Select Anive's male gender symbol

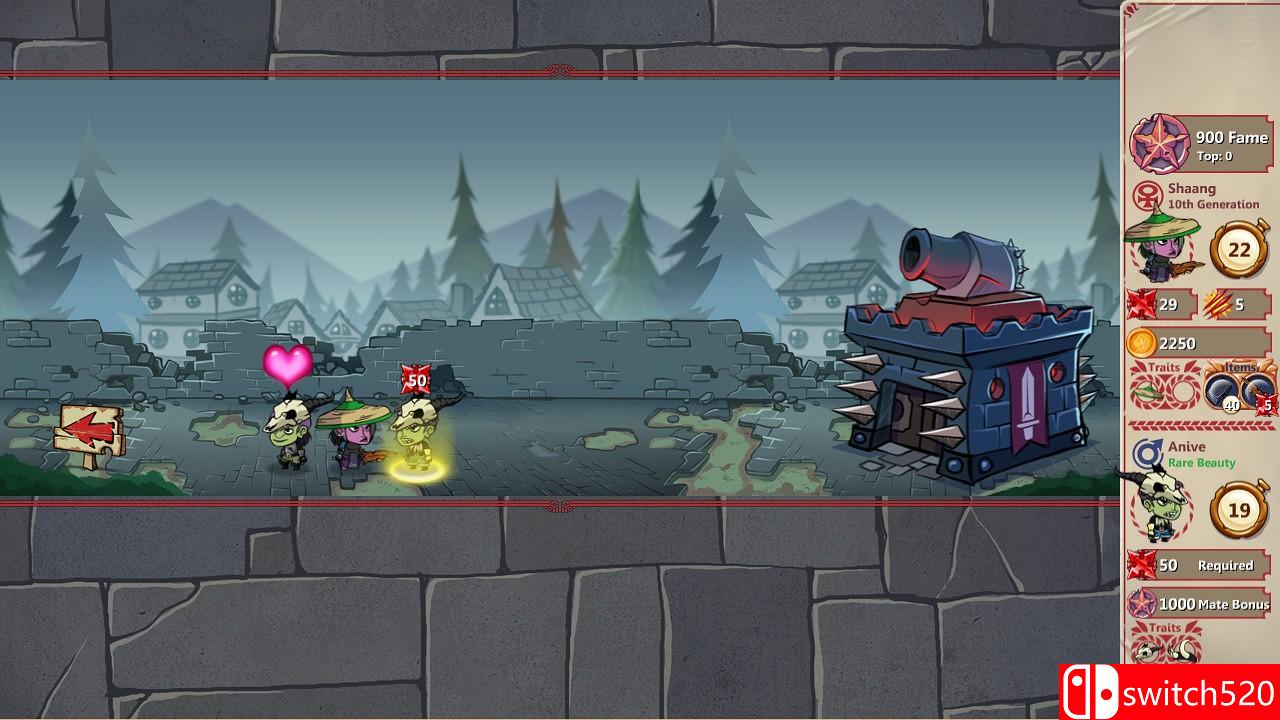[1147, 453]
